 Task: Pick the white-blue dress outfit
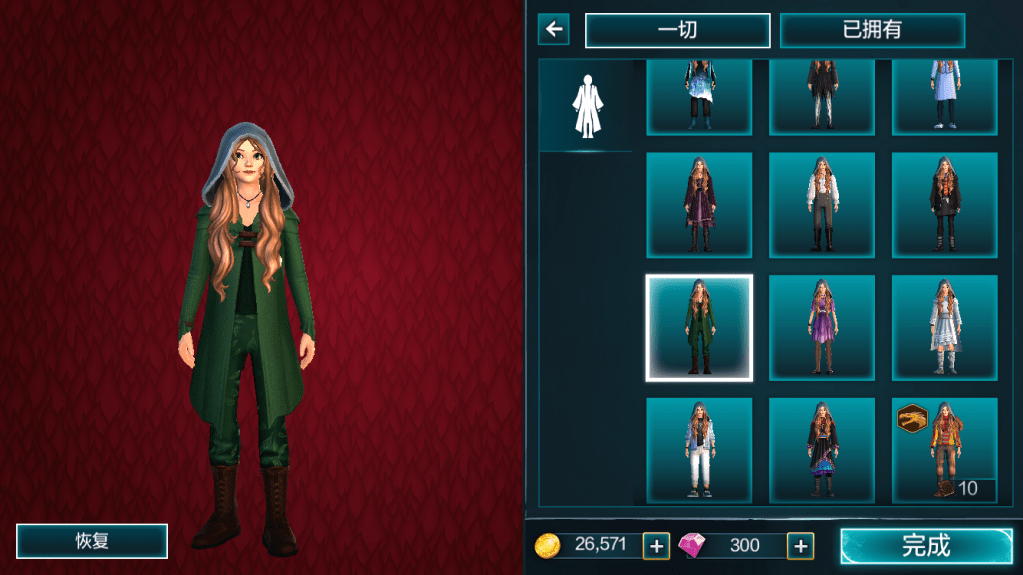[x=944, y=328]
